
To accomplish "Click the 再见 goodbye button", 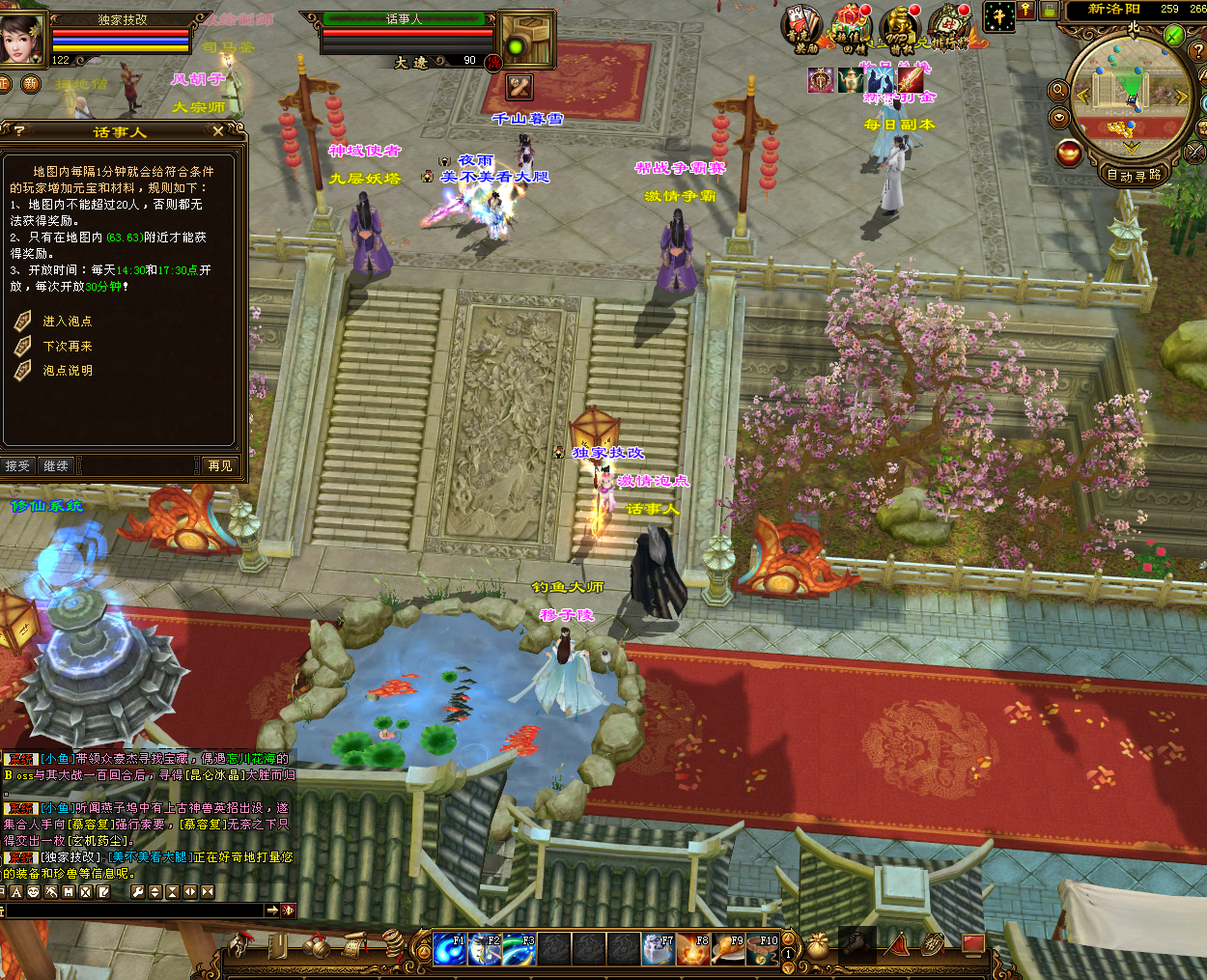I will pyautogui.click(x=219, y=465).
